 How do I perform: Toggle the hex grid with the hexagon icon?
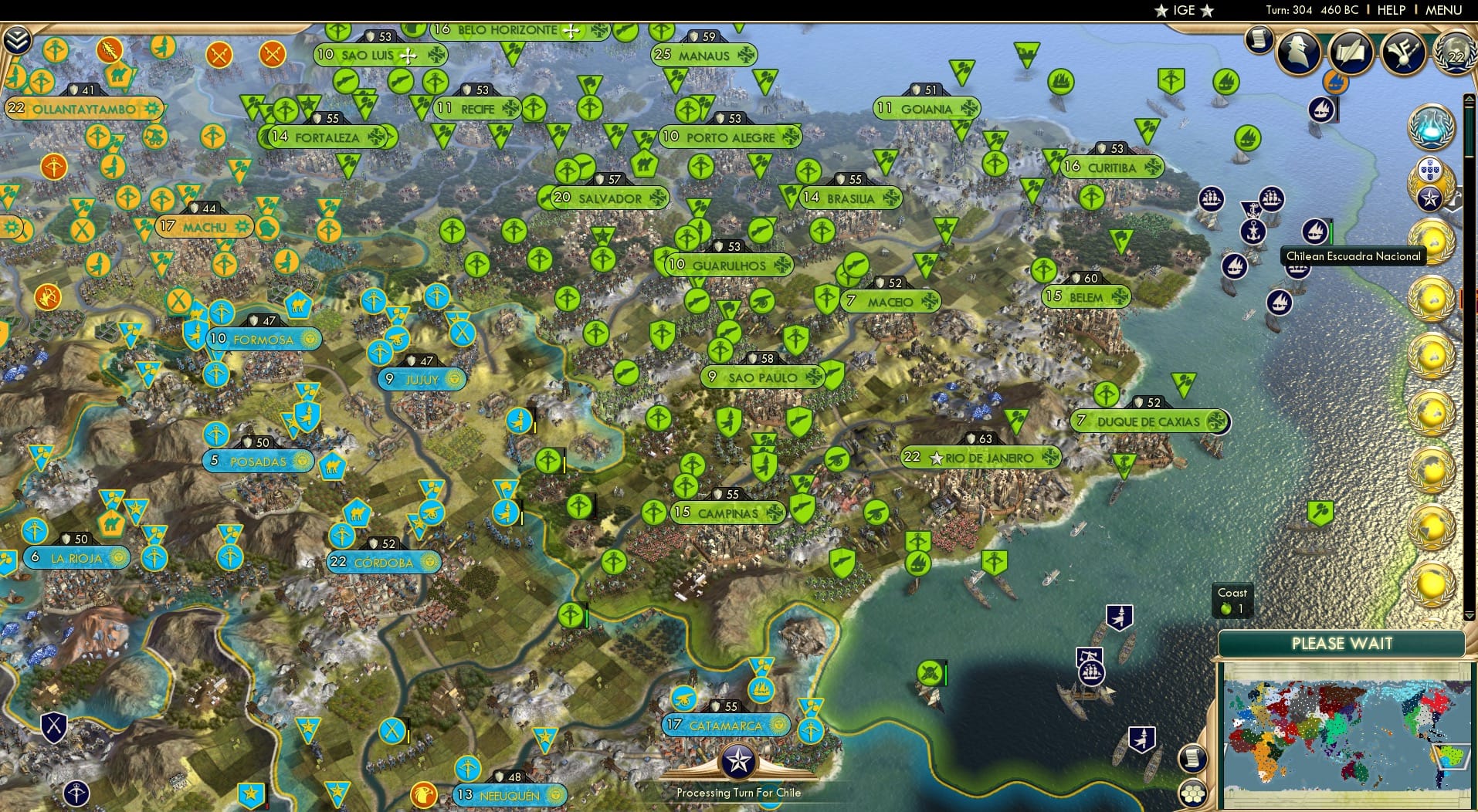pos(1192,793)
